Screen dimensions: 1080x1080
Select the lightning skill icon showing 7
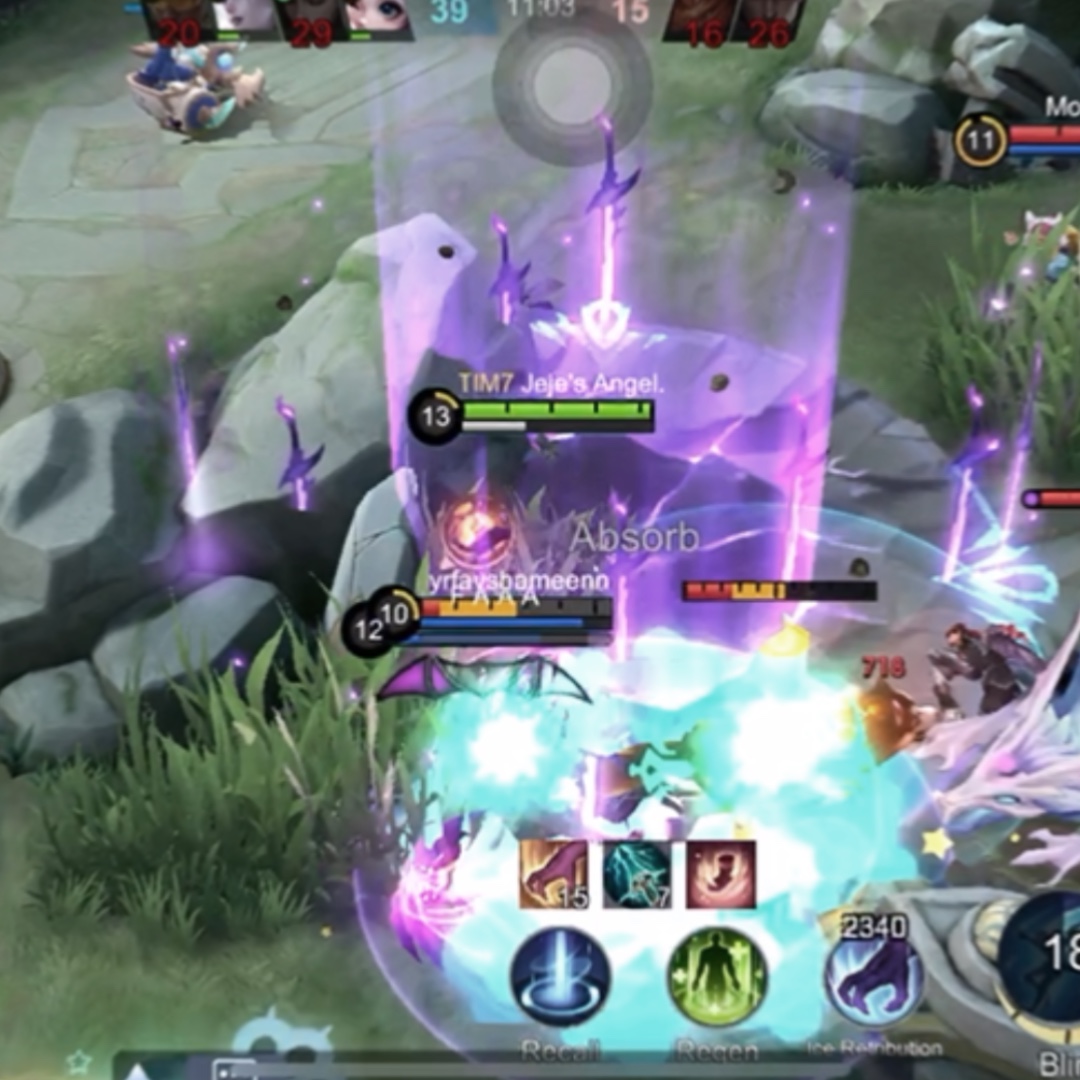pos(637,874)
